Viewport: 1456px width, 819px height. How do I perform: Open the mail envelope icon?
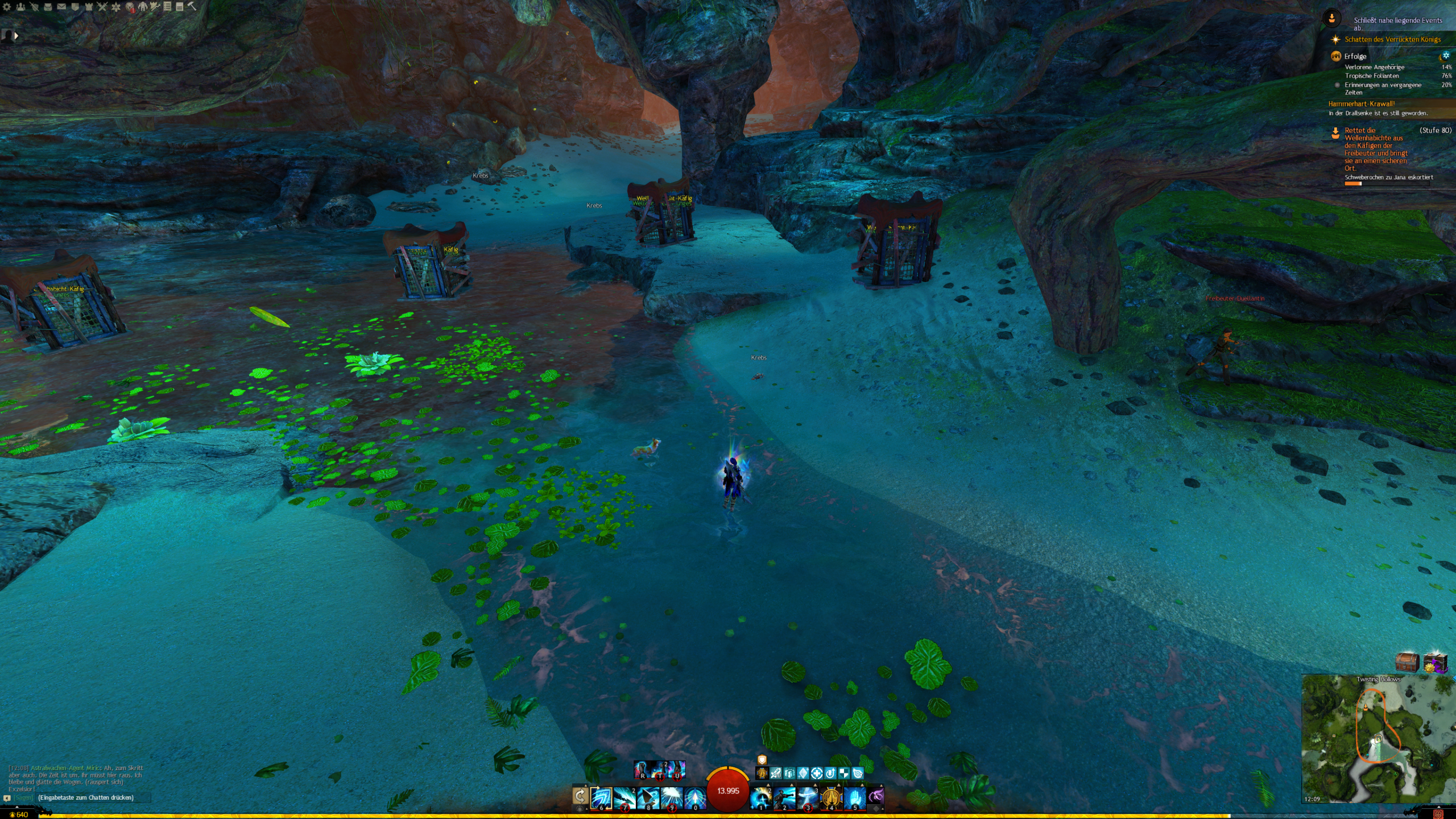pyautogui.click(x=61, y=7)
